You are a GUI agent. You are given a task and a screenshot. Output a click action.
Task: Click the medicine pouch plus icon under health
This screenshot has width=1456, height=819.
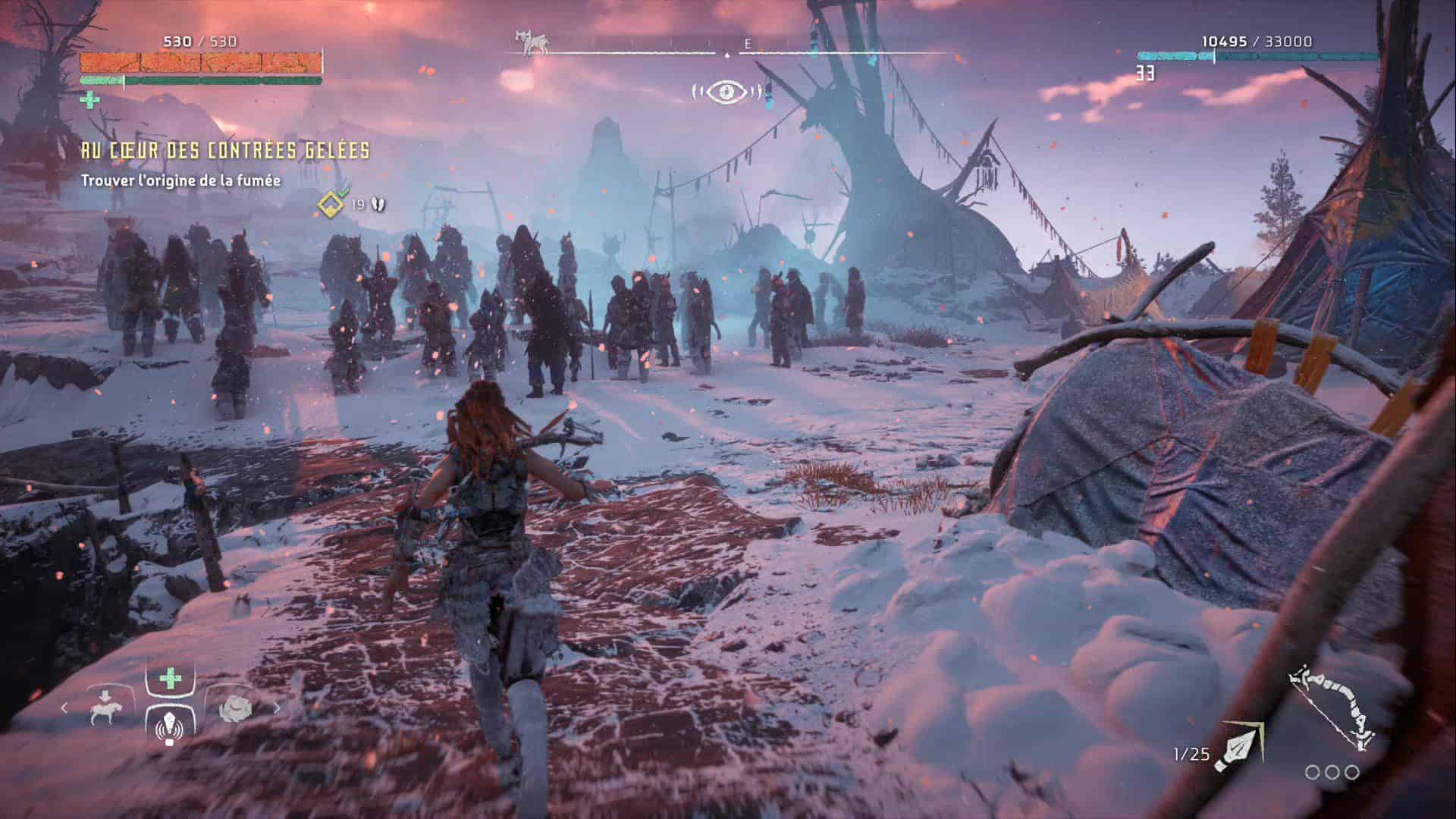coord(89,99)
